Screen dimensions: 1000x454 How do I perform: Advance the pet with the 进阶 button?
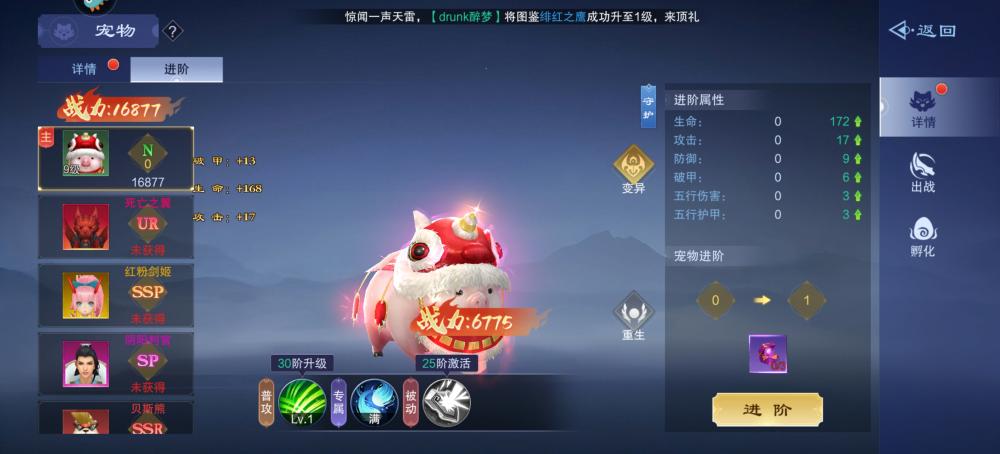coord(767,410)
